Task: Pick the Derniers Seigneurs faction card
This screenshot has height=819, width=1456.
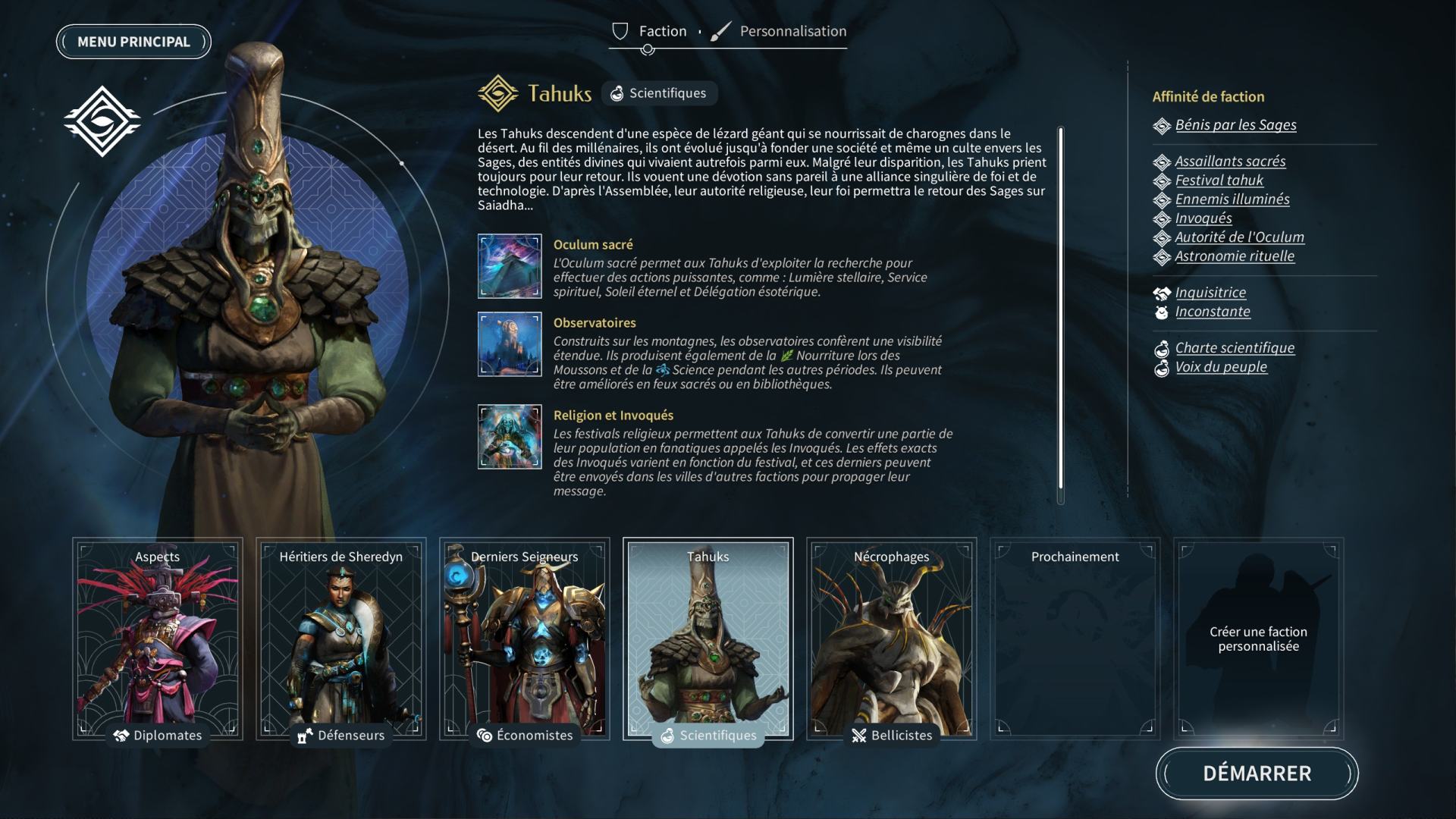Action: click(x=525, y=639)
